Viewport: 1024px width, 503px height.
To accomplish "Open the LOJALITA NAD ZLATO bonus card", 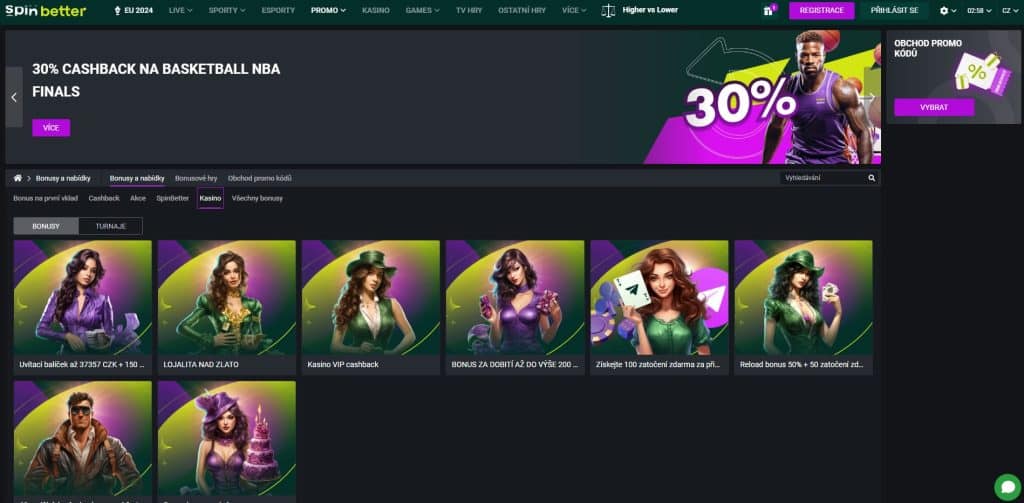I will pos(227,307).
